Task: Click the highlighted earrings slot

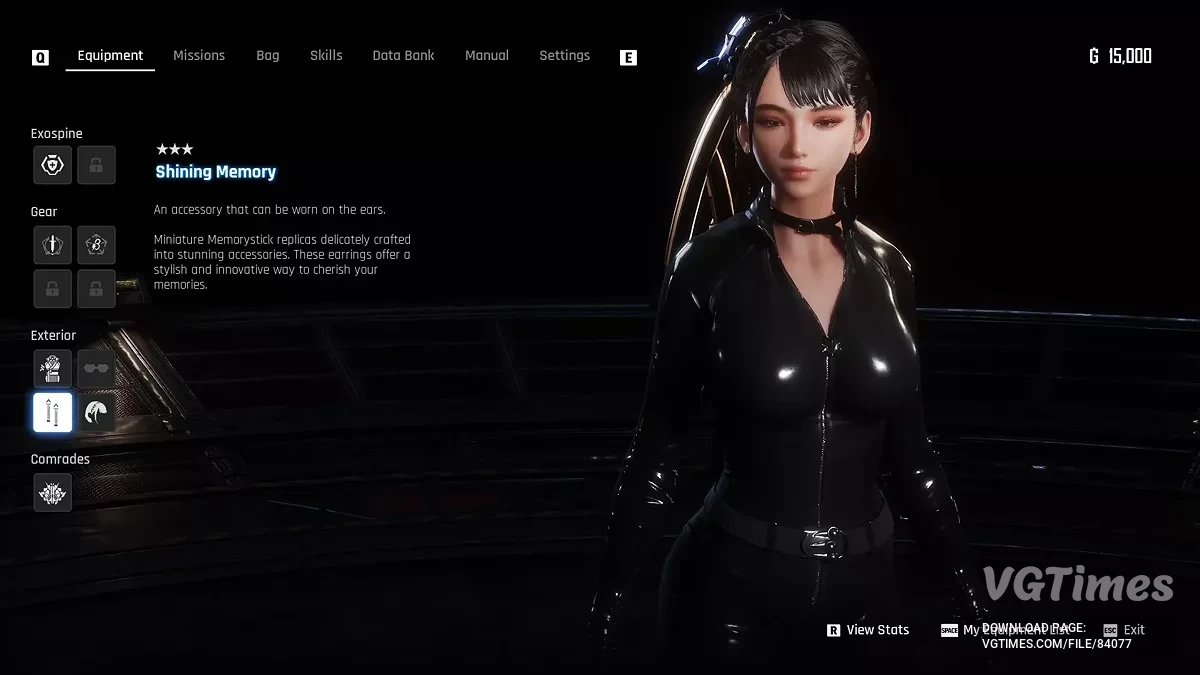Action: coord(53,412)
